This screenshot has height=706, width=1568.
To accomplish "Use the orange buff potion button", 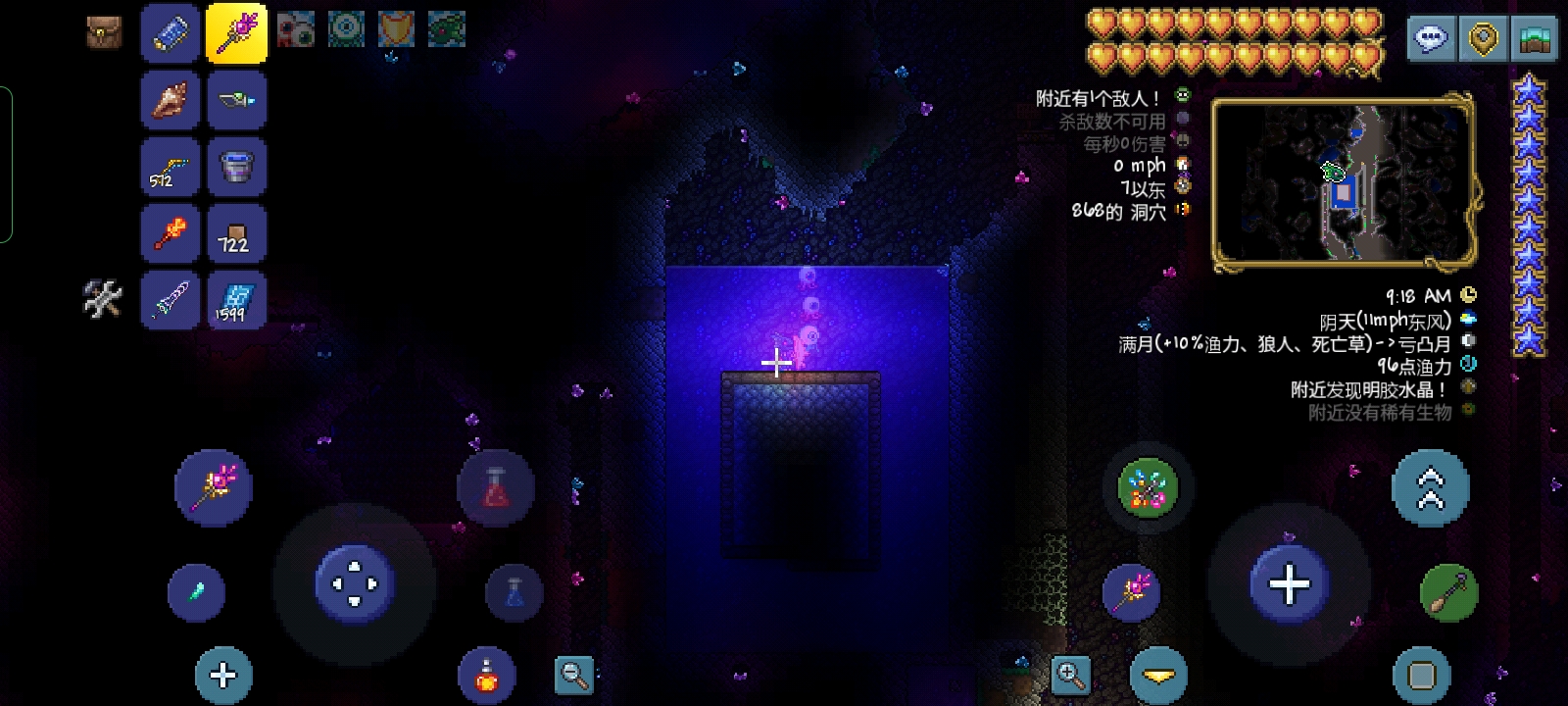I will click(486, 675).
